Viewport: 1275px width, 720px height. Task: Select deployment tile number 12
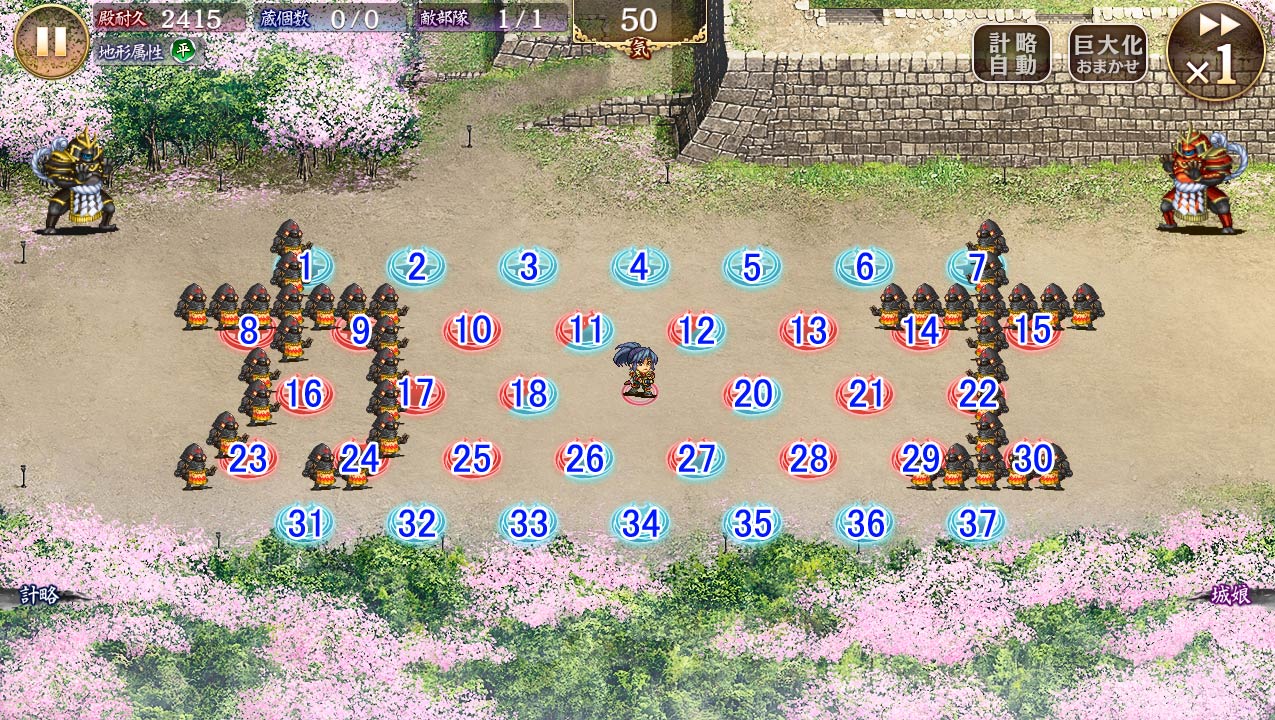(x=696, y=330)
